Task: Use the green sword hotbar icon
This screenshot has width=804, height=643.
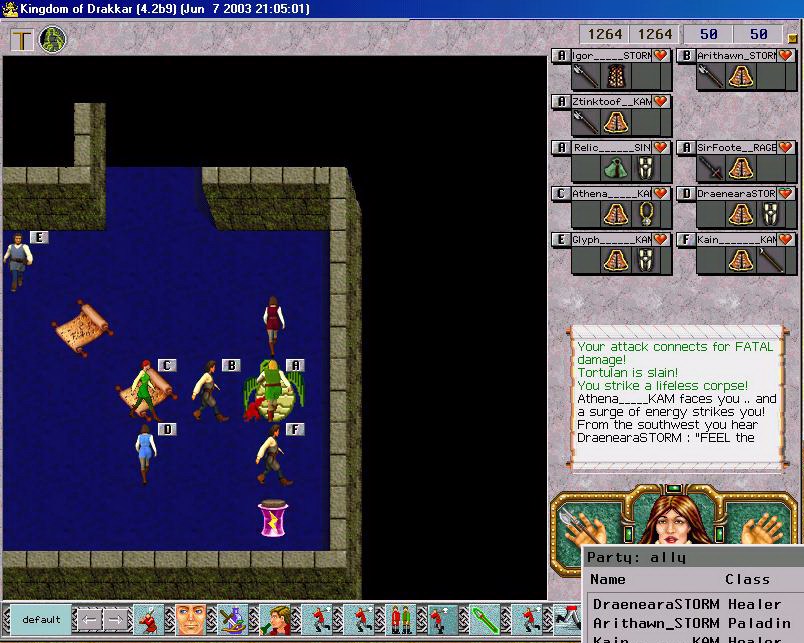Action: coord(485,619)
